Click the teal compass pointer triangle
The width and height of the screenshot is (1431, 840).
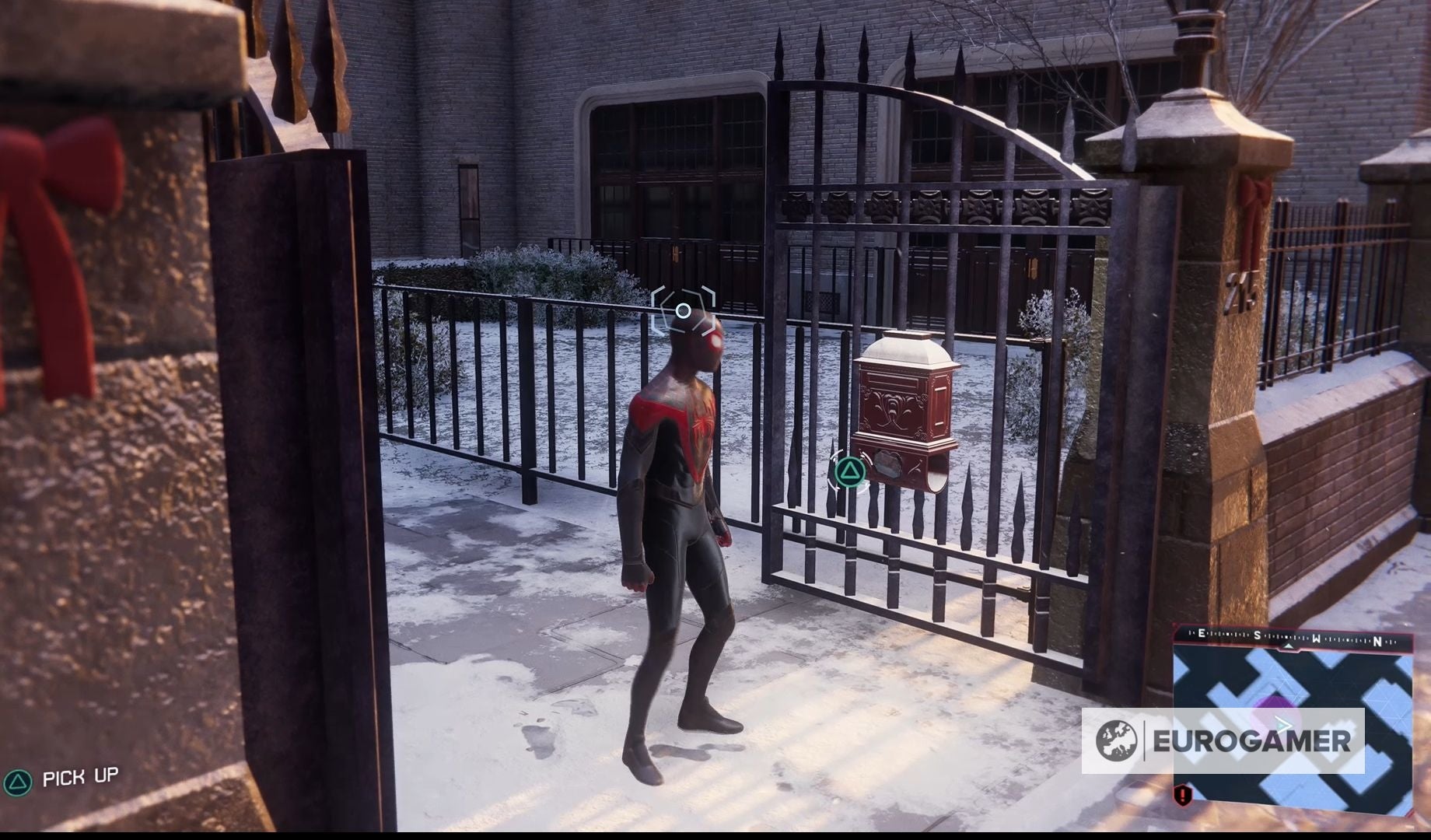(1289, 646)
